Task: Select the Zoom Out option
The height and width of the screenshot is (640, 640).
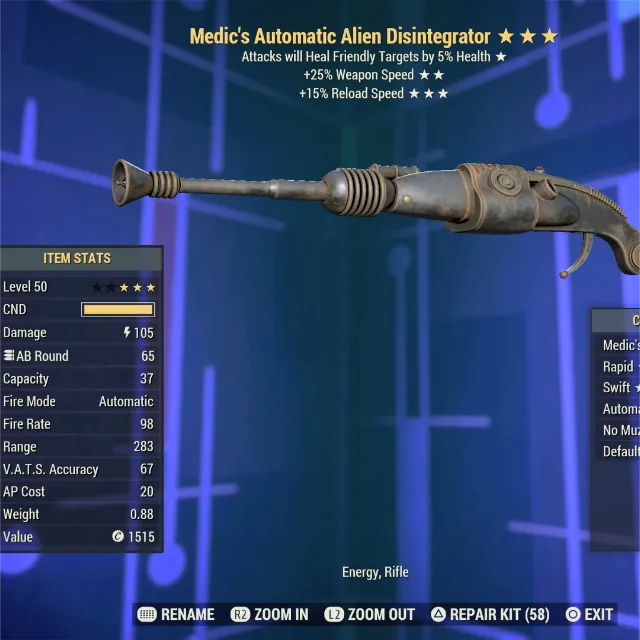Action: pos(371,614)
